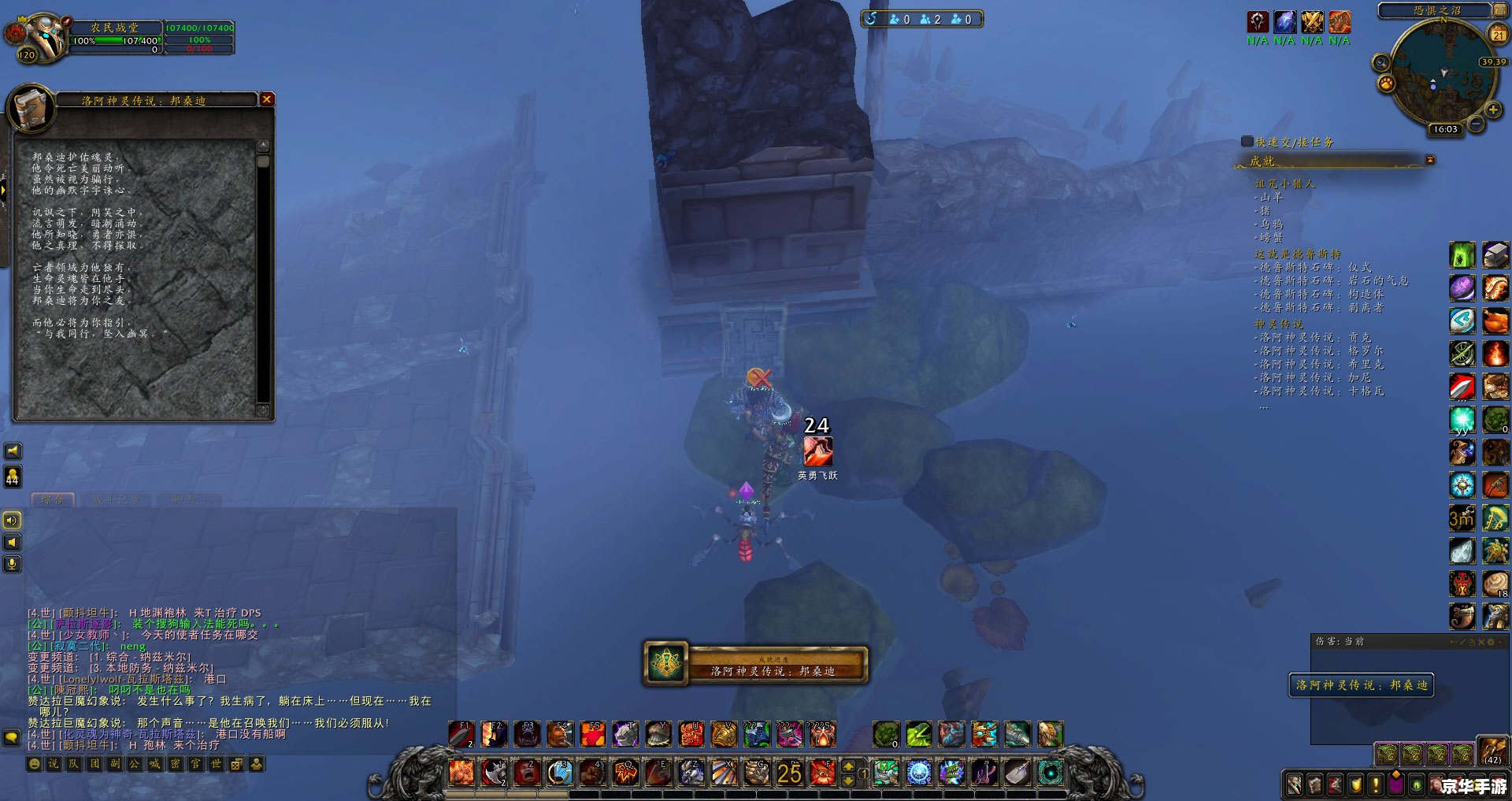The height and width of the screenshot is (801, 1512).
Task: Zoom out on the minimap
Action: tap(1477, 124)
